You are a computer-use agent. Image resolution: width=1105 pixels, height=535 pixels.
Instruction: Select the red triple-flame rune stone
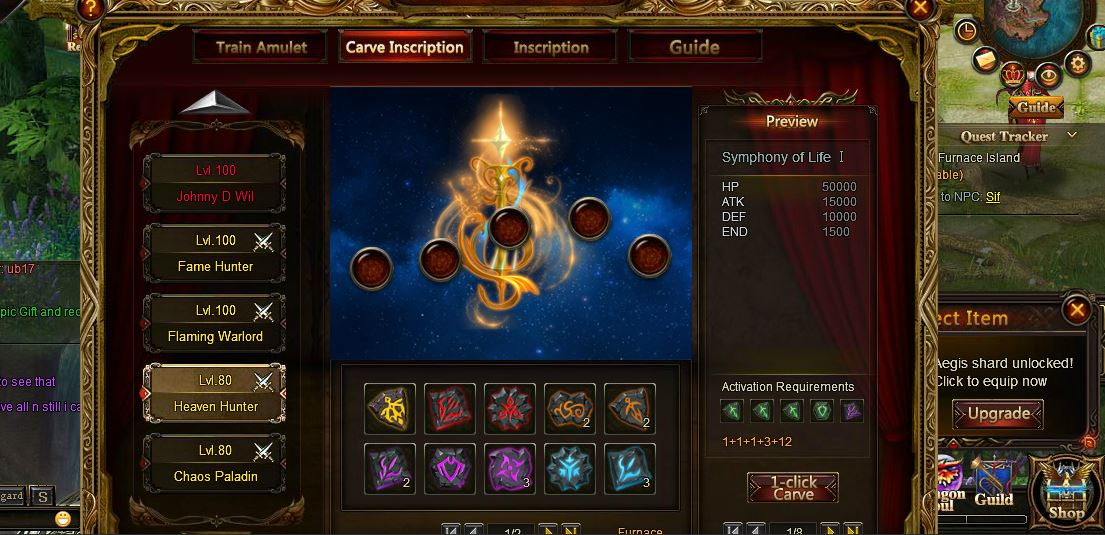coord(510,409)
